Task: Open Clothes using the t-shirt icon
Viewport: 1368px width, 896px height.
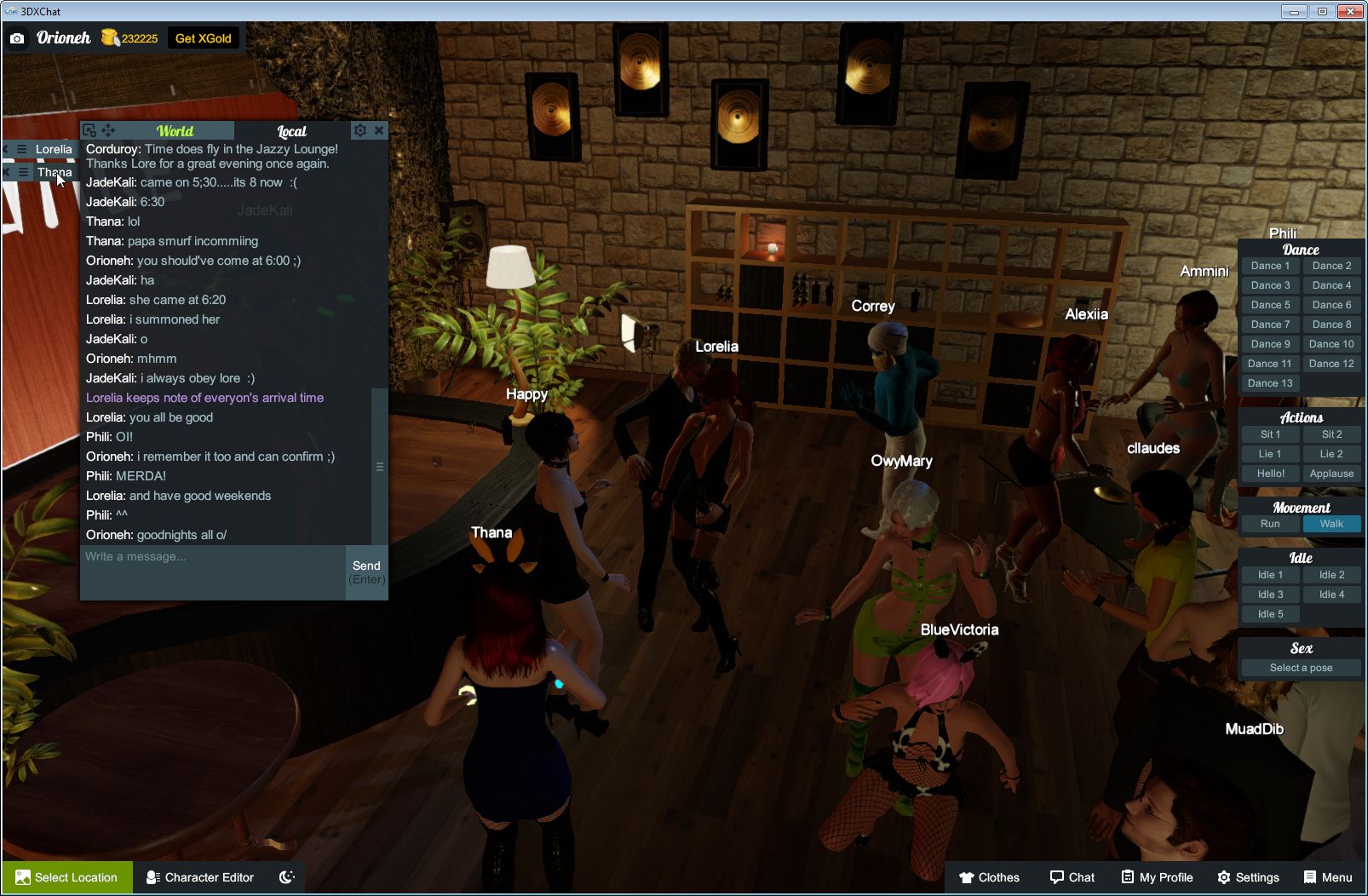Action: coord(969,877)
